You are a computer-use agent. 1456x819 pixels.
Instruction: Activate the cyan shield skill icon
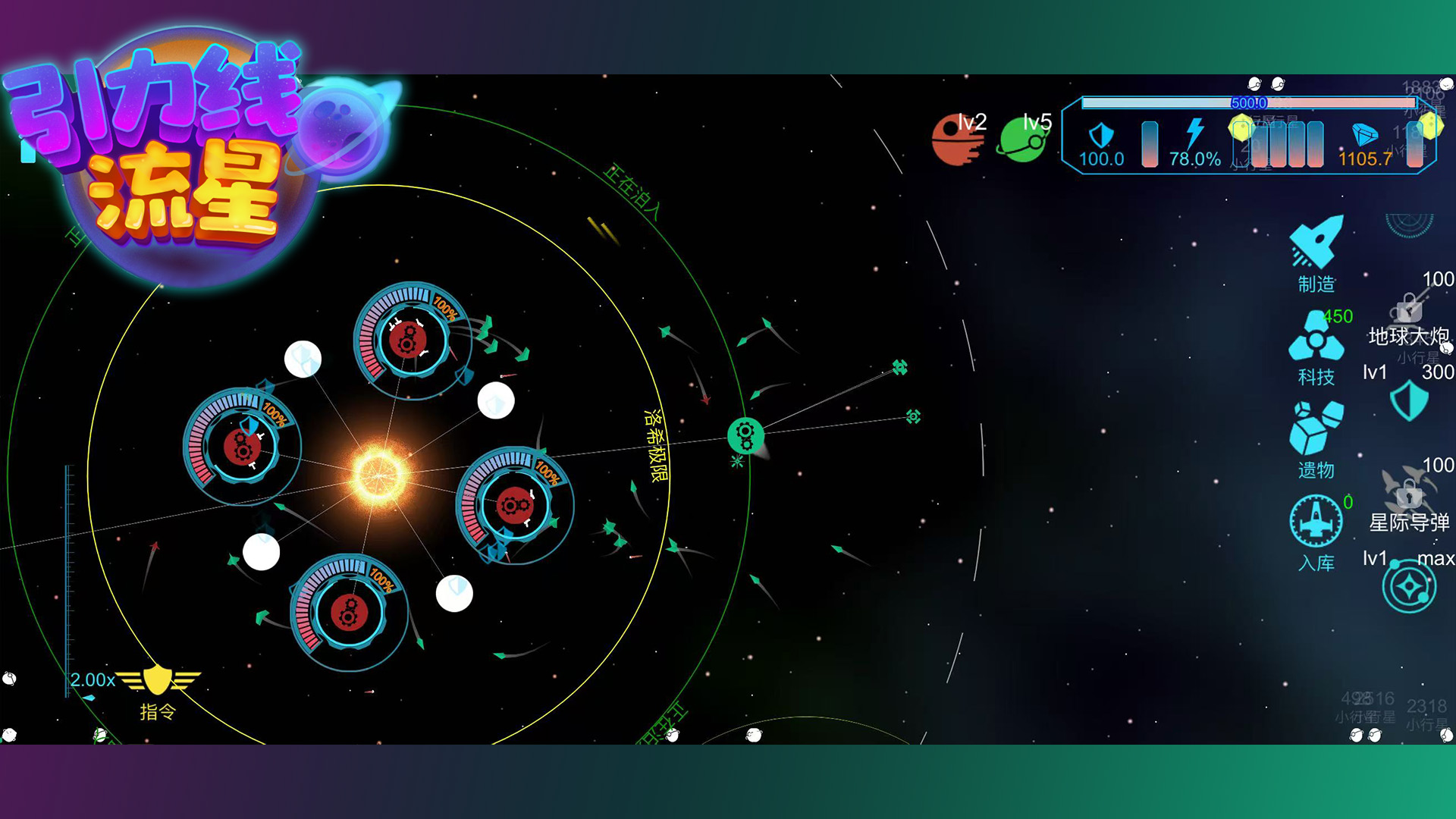click(1409, 400)
